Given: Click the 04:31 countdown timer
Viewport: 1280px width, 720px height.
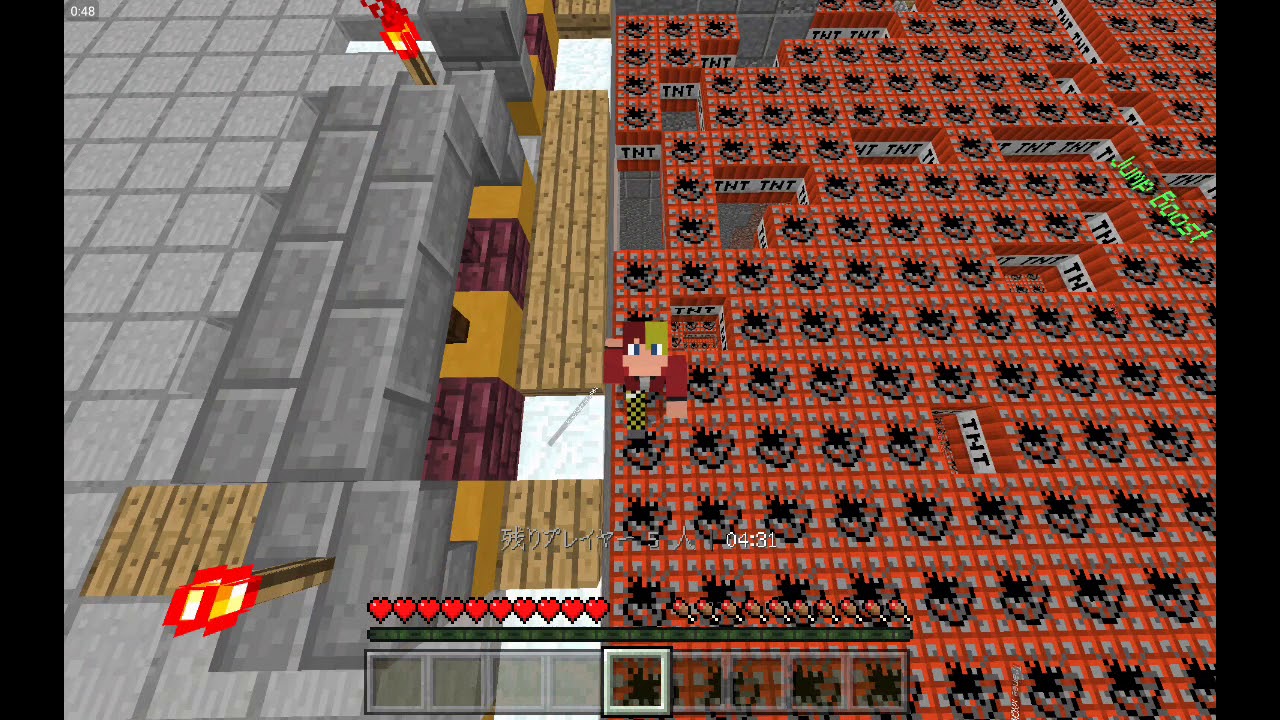Looking at the screenshot, I should pos(752,539).
